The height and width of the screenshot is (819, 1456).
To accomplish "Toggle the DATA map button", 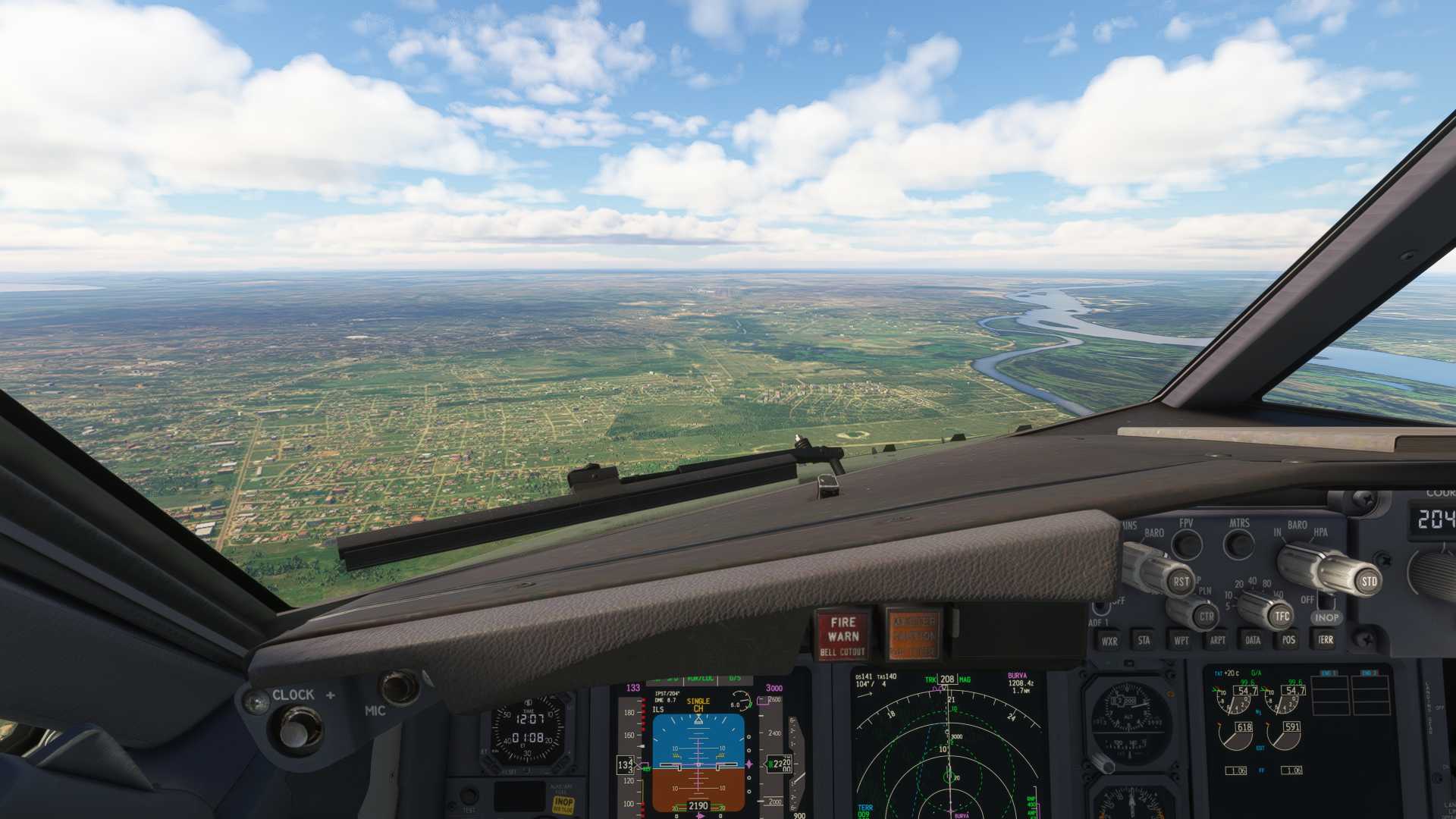I will pyautogui.click(x=1253, y=641).
